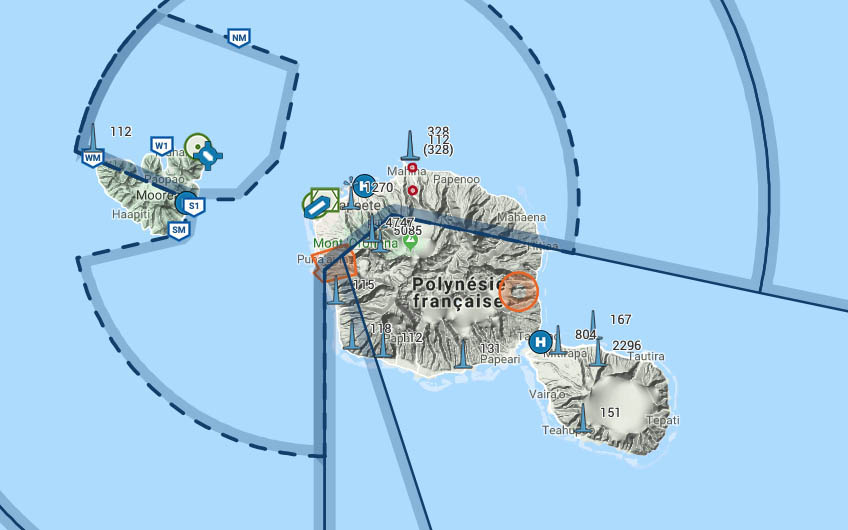
Task: Choose the W1 waypoint marker
Action: 162,146
